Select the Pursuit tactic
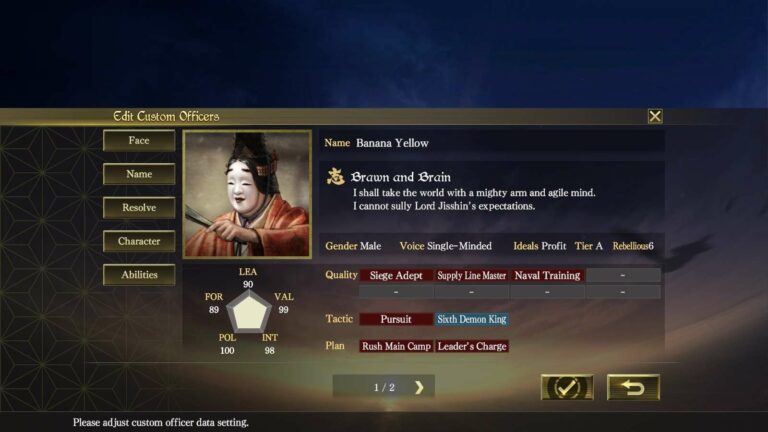This screenshot has width=768, height=432. pyautogui.click(x=396, y=319)
